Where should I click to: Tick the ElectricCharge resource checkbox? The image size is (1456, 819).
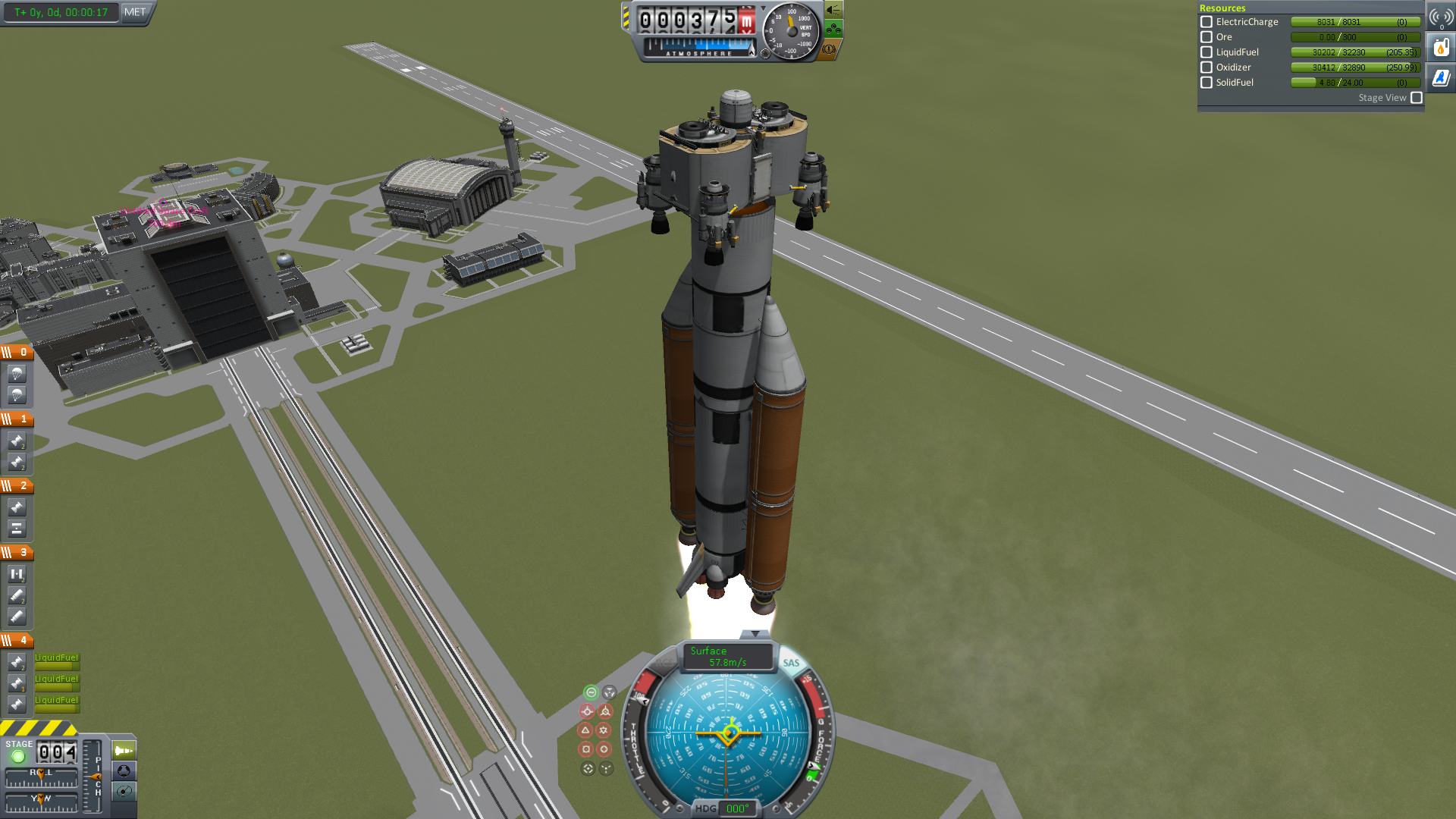click(1207, 22)
